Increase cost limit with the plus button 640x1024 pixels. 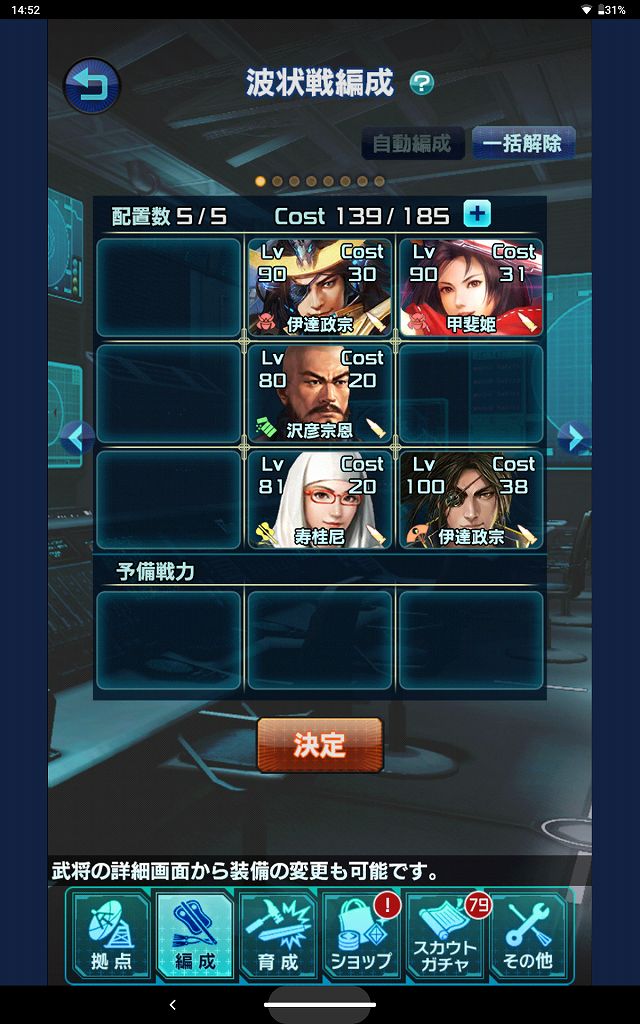(x=477, y=214)
